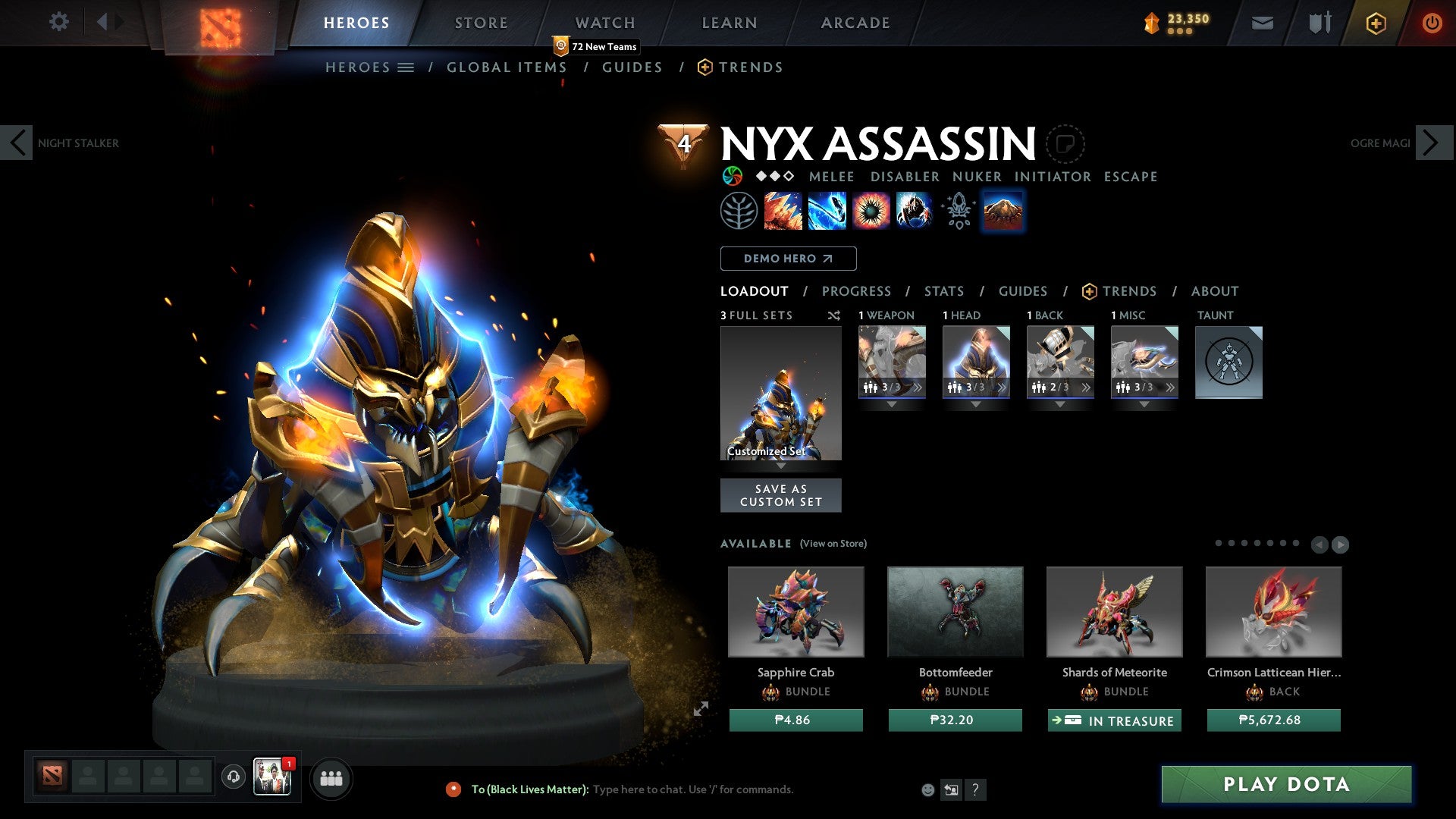Image resolution: width=1456 pixels, height=819 pixels.
Task: Click SAVE AS CUSTOM SET button
Action: coord(781,495)
